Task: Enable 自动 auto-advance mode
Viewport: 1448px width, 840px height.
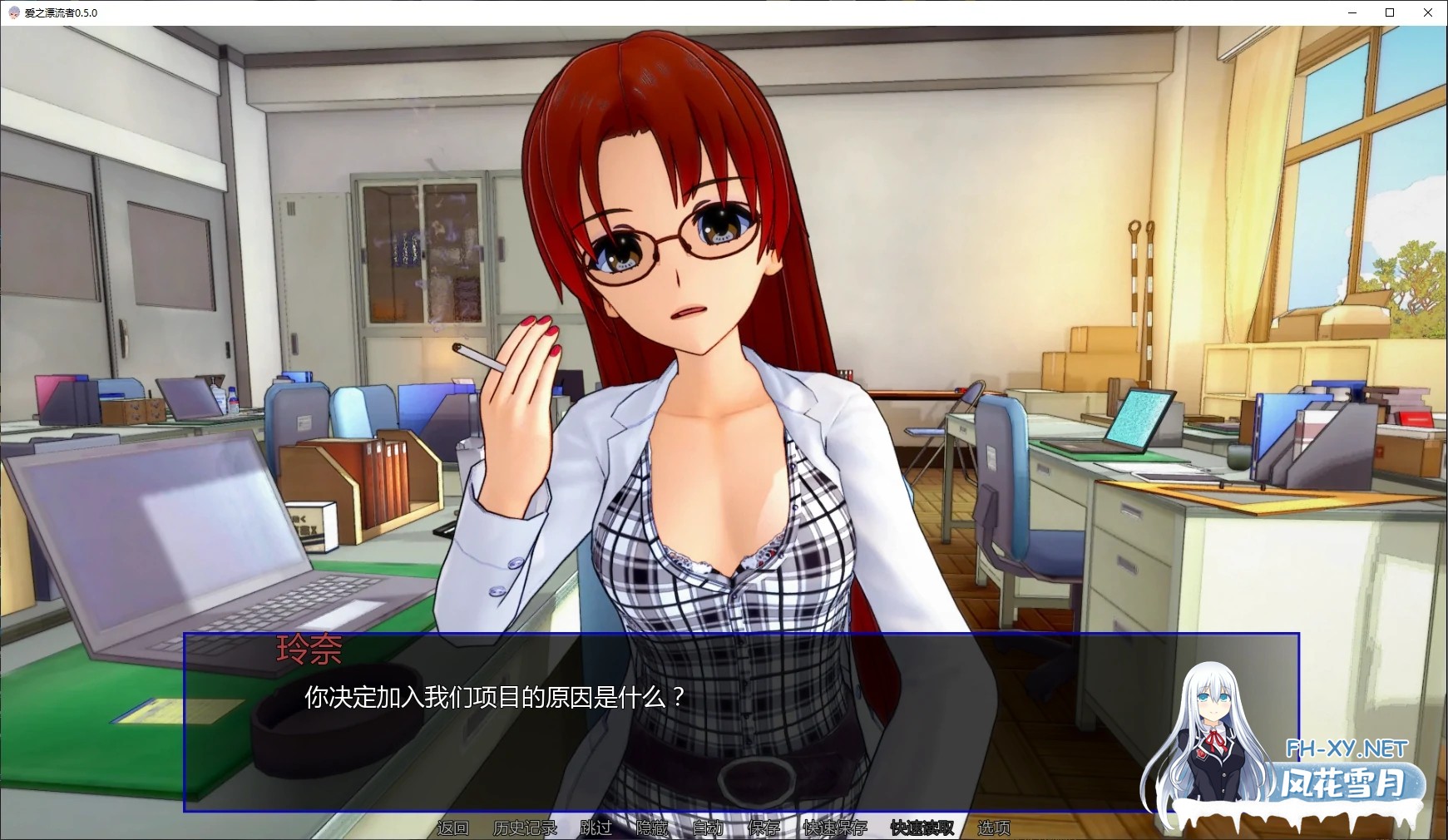Action: [708, 828]
